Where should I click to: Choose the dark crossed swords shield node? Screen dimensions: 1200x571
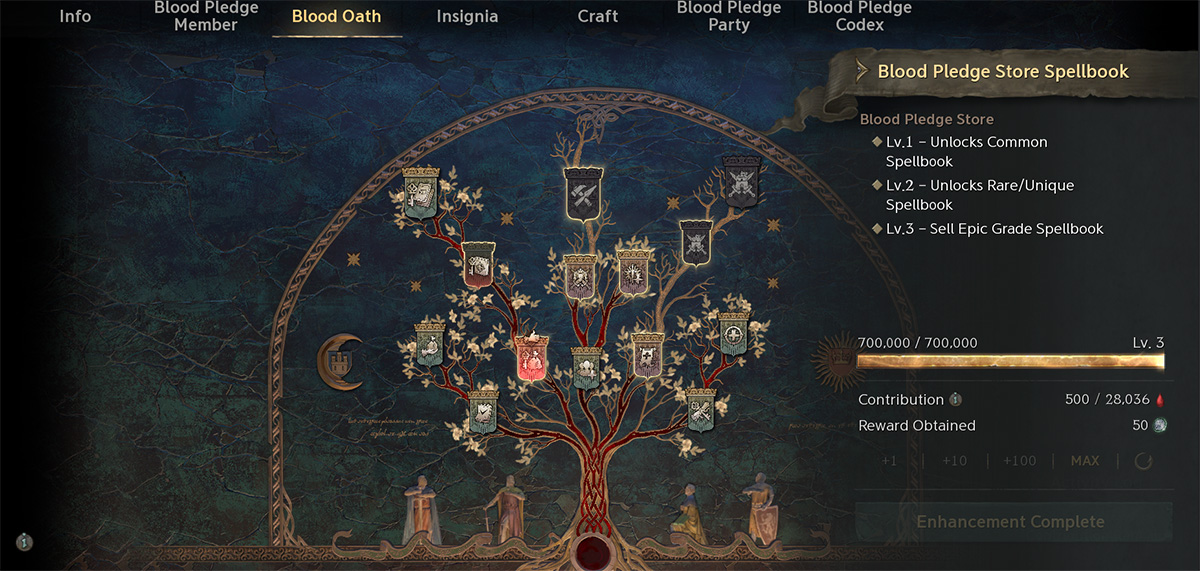tap(741, 180)
